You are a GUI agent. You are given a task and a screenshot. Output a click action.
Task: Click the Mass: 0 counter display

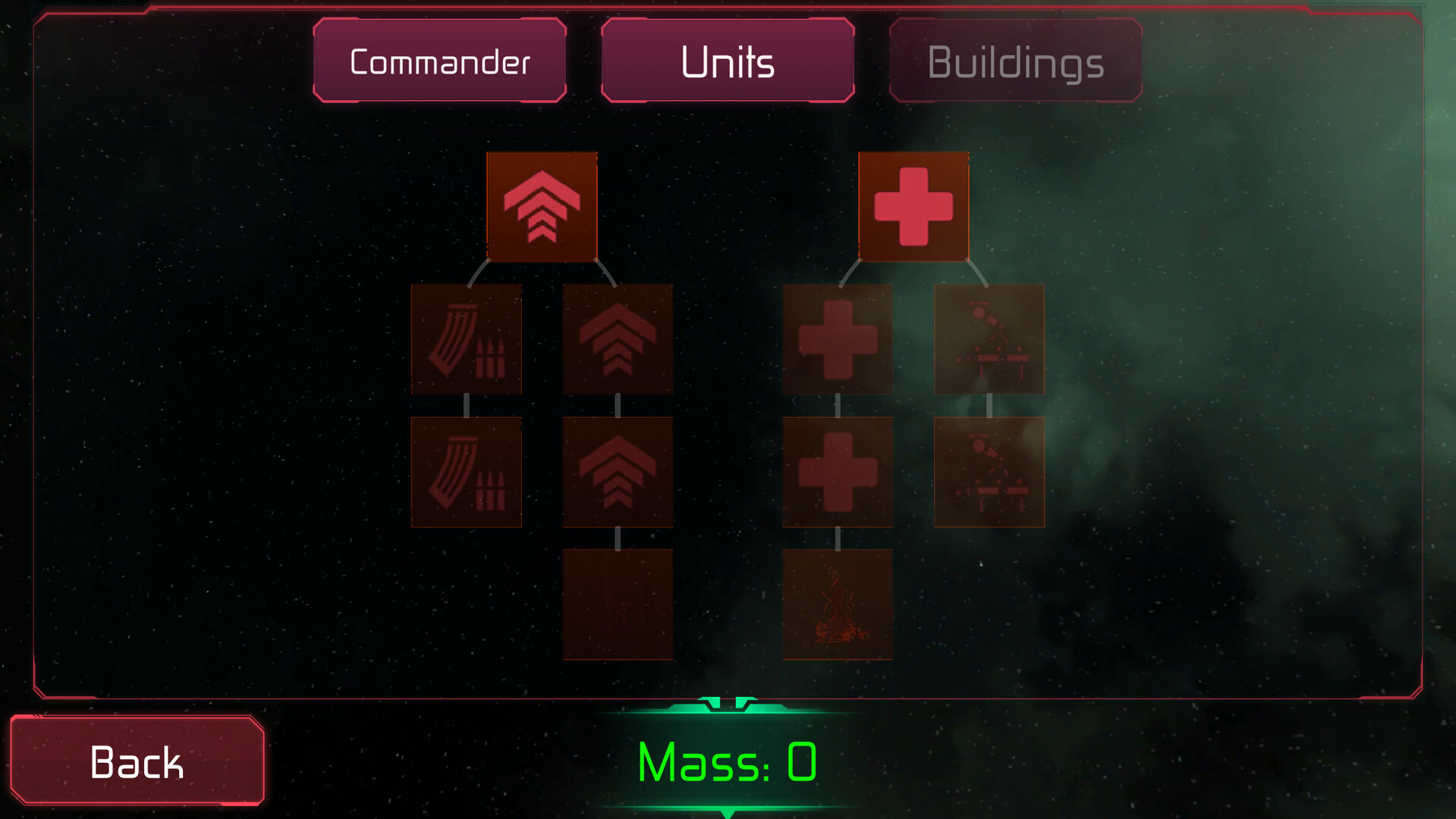tap(727, 762)
